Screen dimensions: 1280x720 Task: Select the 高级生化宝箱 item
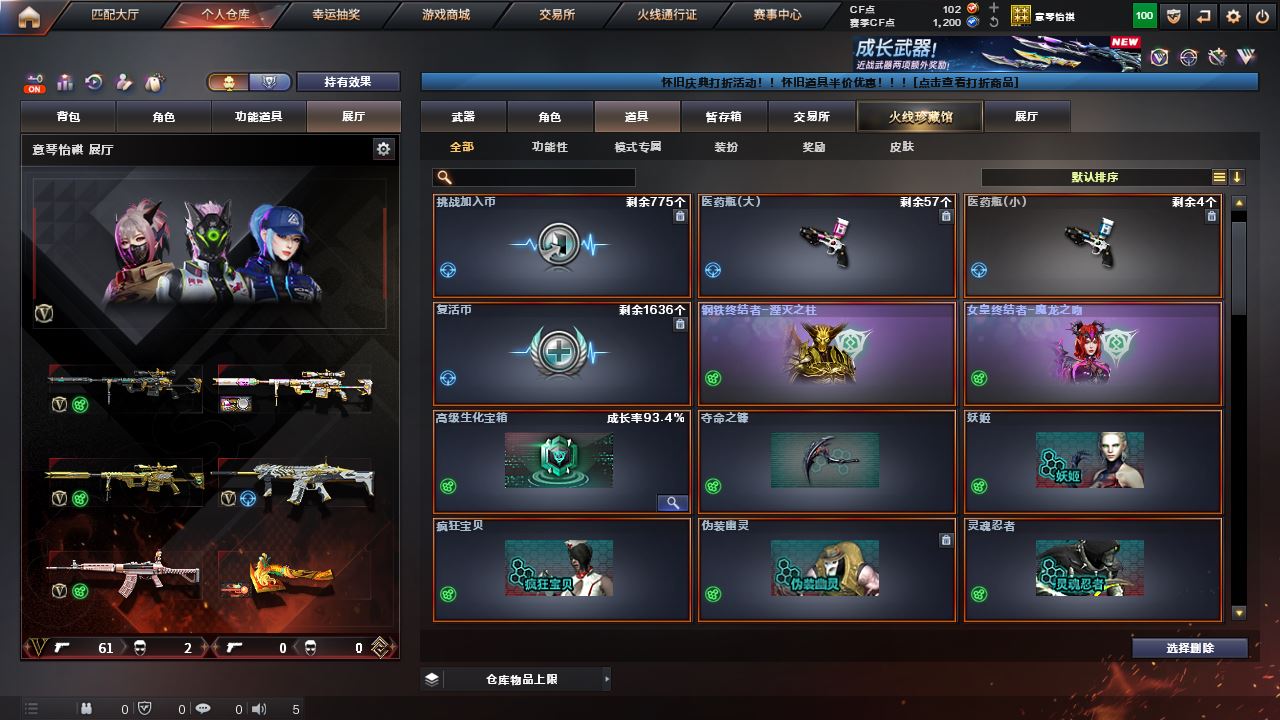click(561, 461)
